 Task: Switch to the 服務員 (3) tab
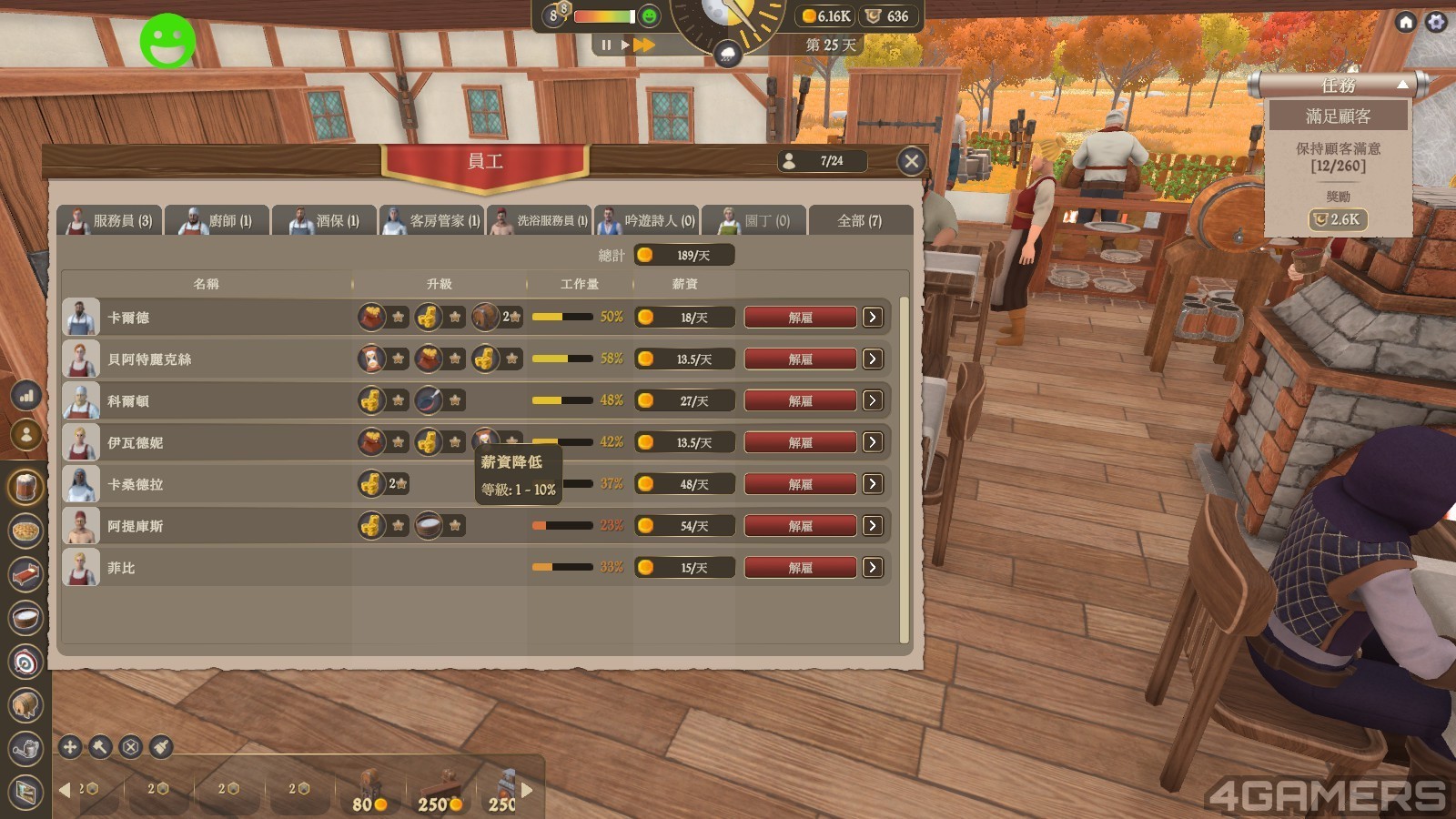(x=110, y=221)
